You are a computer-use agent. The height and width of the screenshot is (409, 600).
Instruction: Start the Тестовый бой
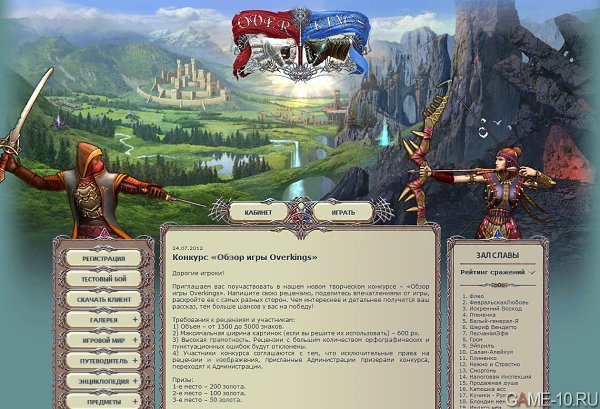click(x=104, y=278)
